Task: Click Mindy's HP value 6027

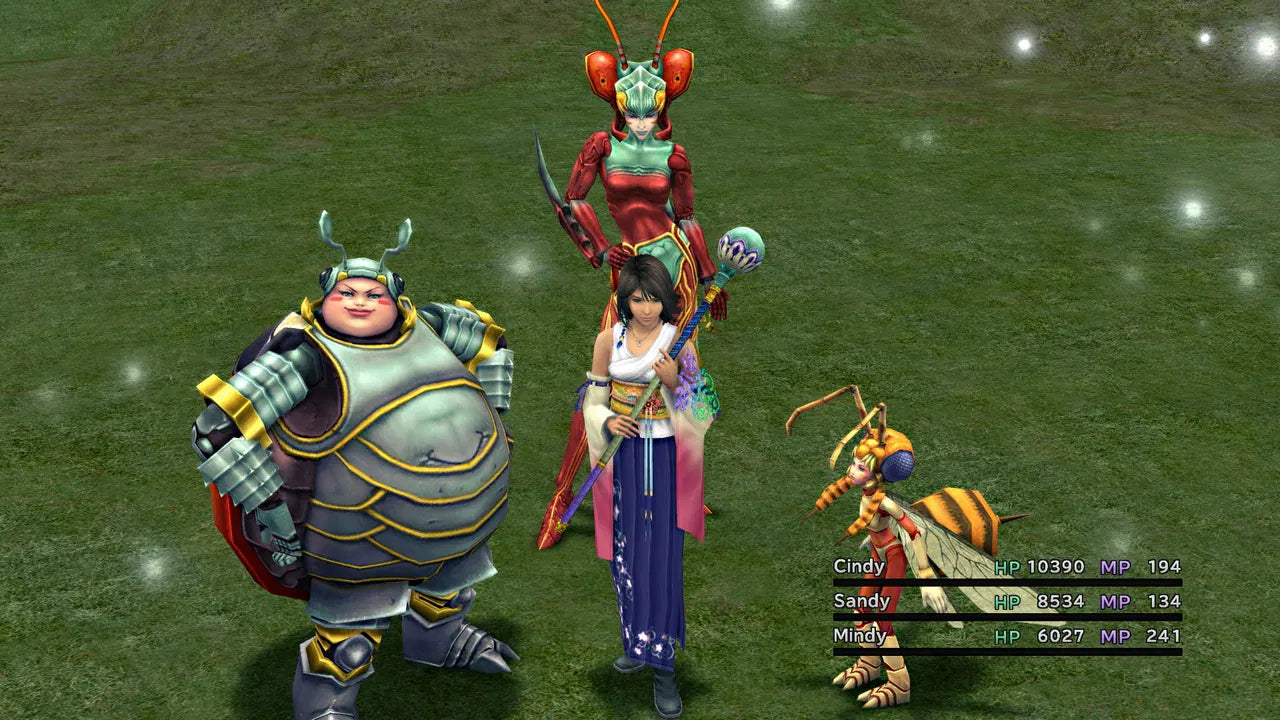Action: pos(1059,636)
